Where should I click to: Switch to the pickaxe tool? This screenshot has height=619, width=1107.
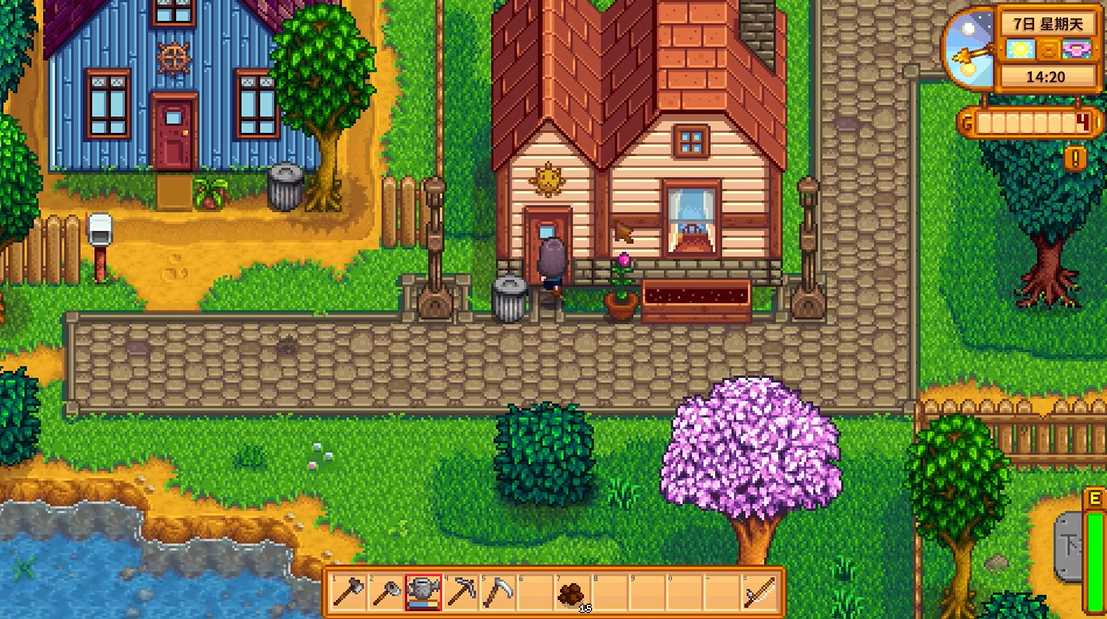tap(461, 593)
